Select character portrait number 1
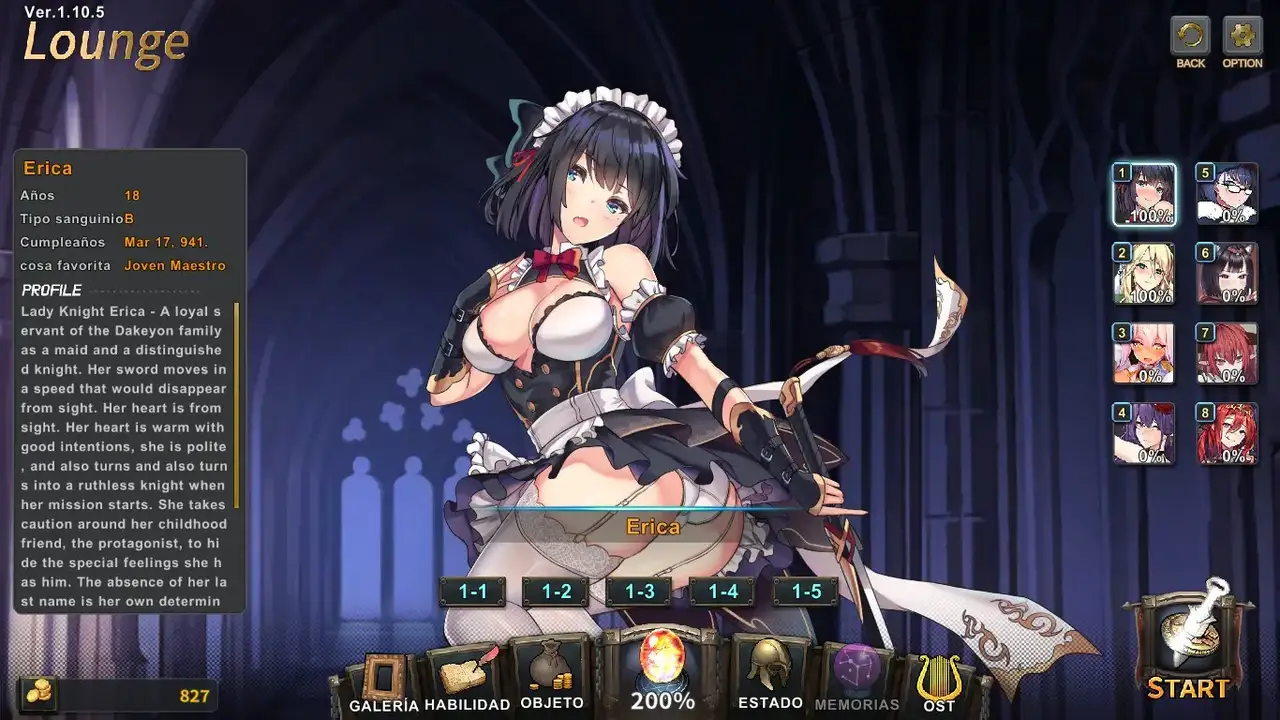 click(1145, 194)
